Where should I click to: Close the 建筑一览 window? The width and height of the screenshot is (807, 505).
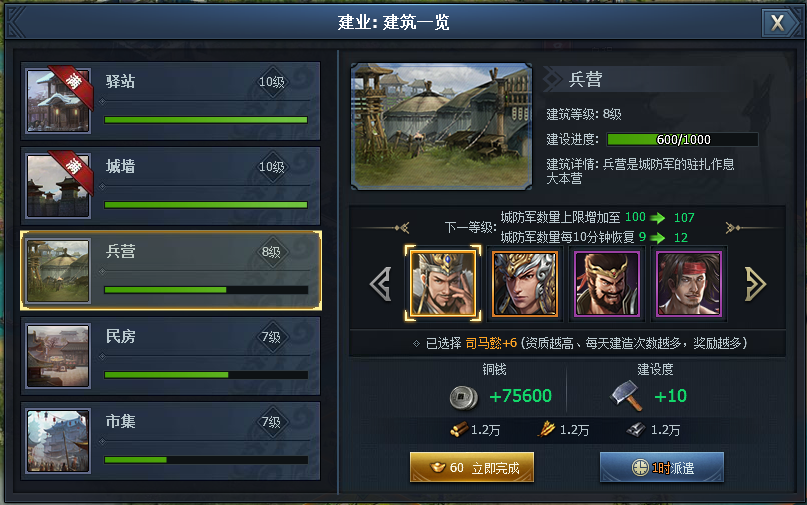coord(776,22)
